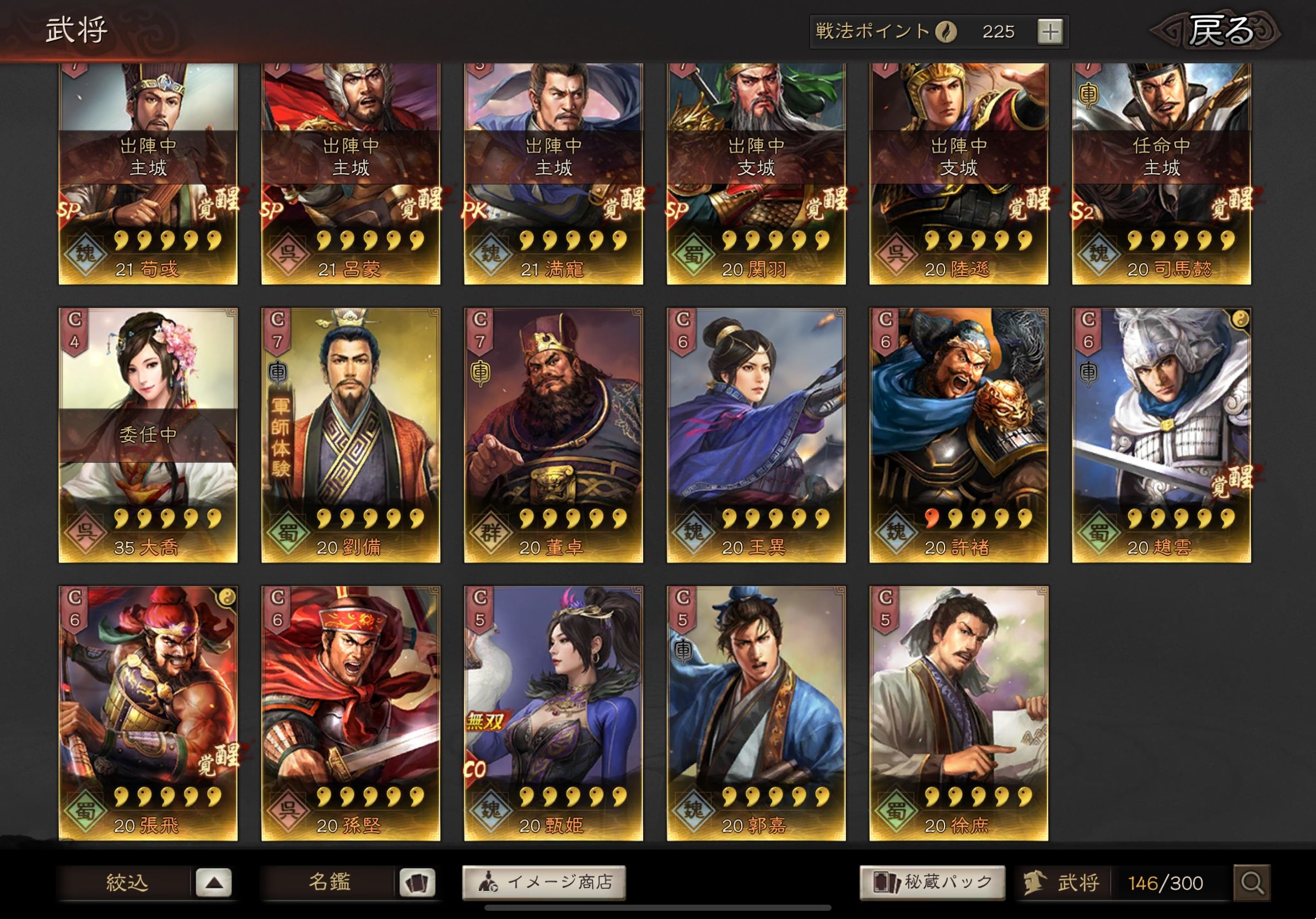Viewport: 1316px width, 919px height.
Task: Open the 名鑑 encyclopedia
Action: point(417,882)
